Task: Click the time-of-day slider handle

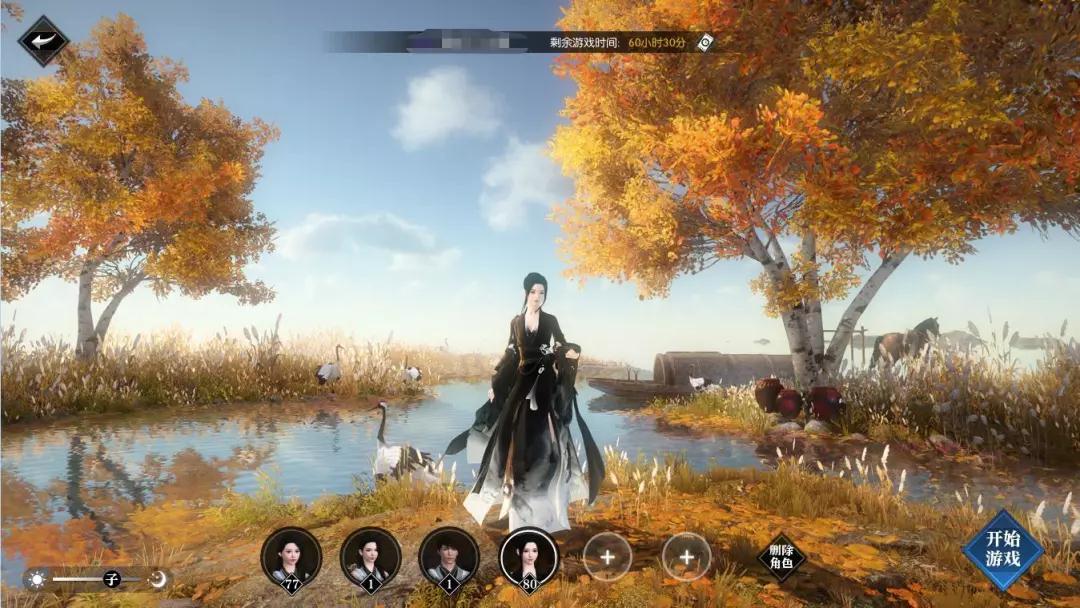Action: coord(111,579)
